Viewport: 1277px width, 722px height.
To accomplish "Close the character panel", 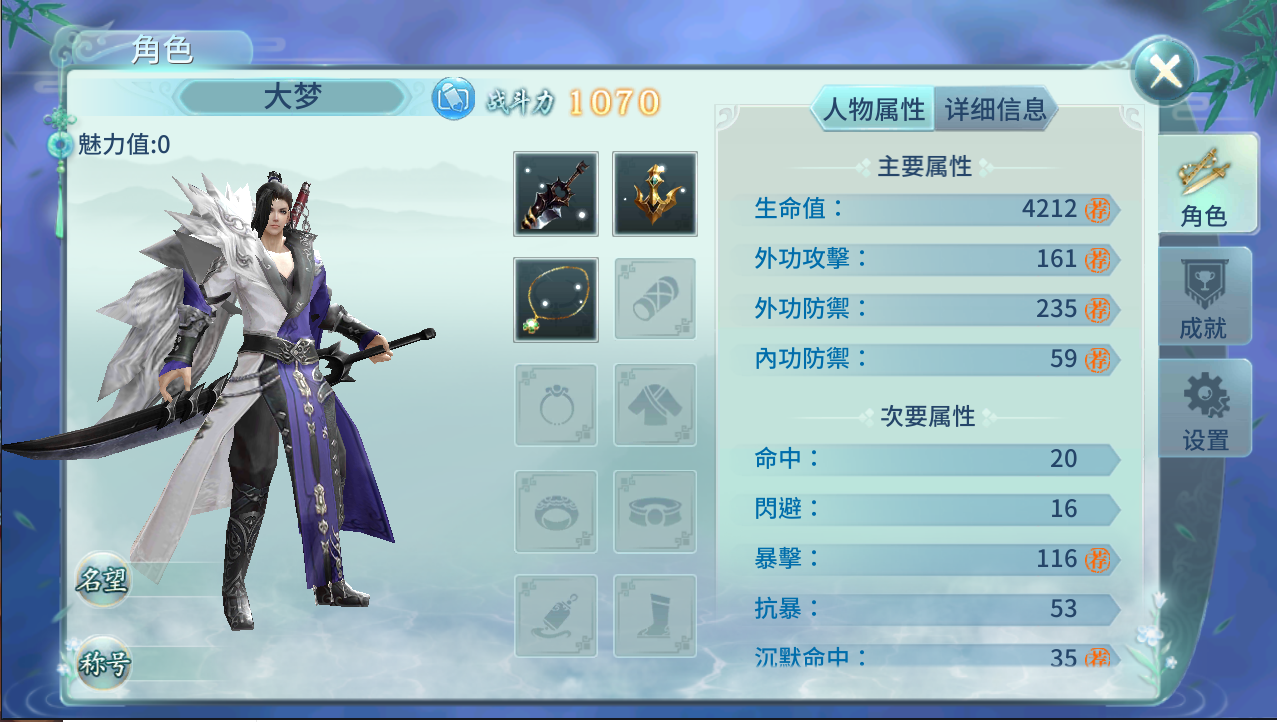I will 1166,71.
